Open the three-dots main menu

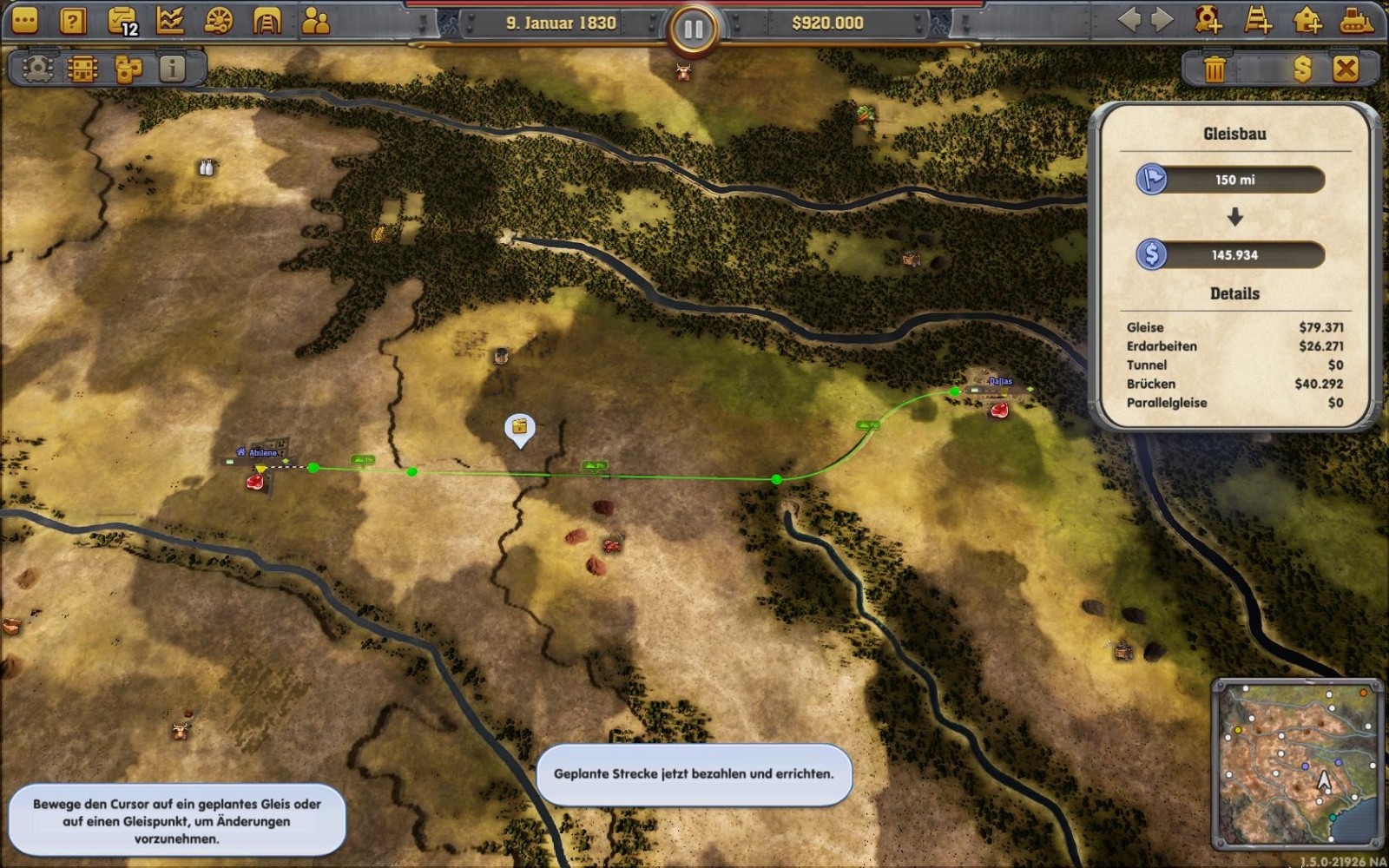25,21
